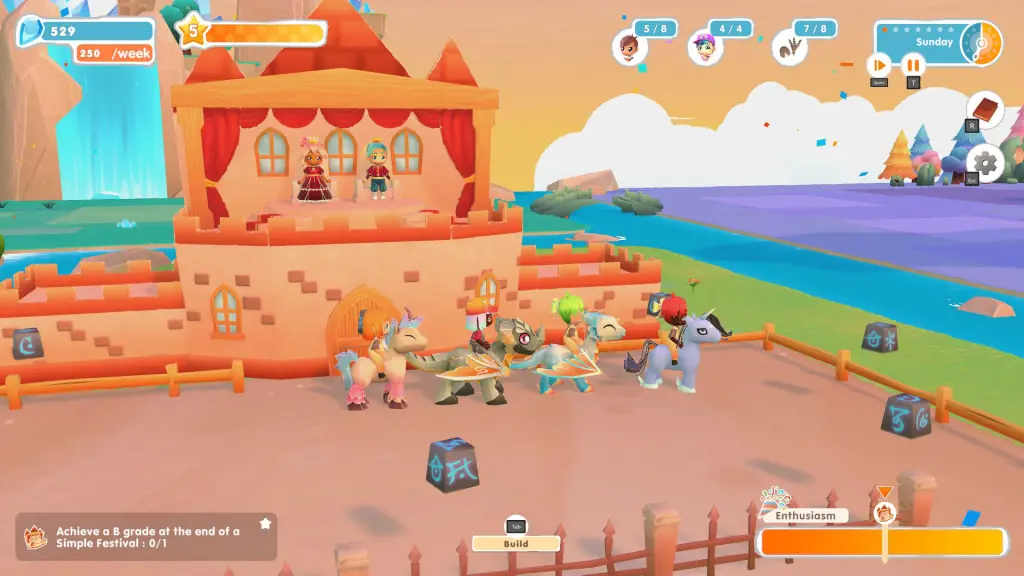Open settings with the gear icon

point(984,163)
